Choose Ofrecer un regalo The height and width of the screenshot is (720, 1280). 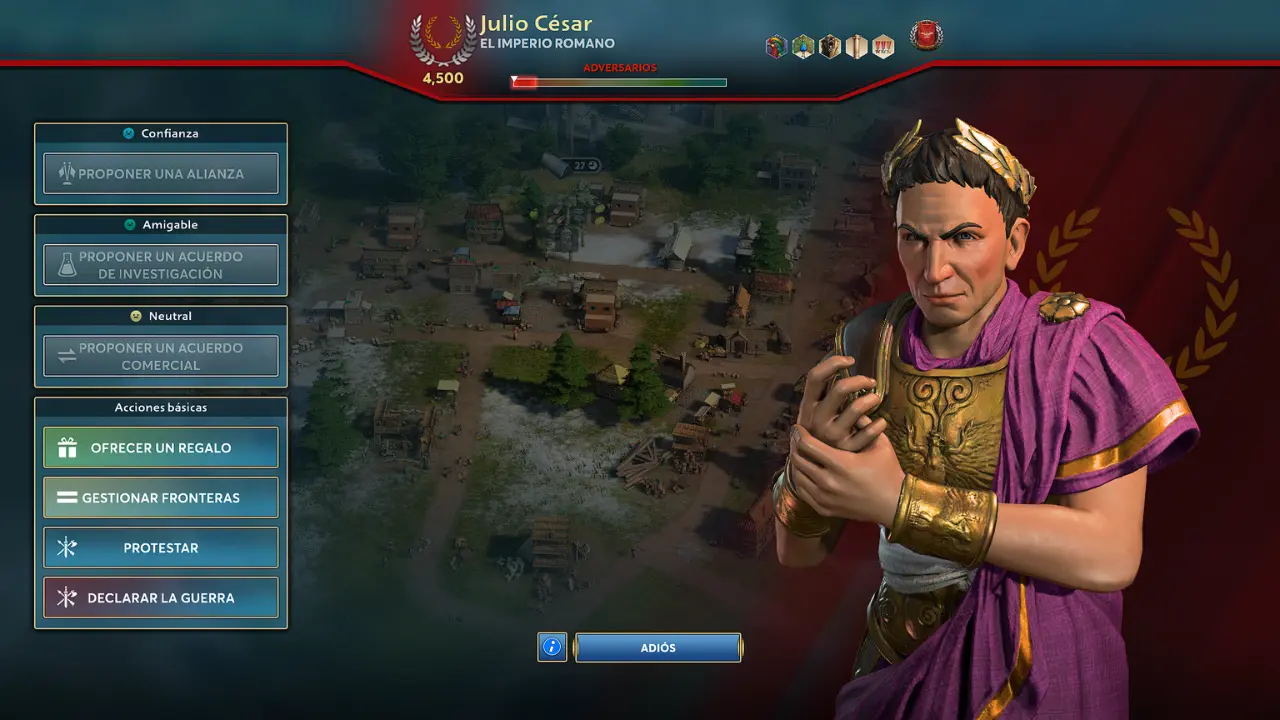click(x=161, y=448)
